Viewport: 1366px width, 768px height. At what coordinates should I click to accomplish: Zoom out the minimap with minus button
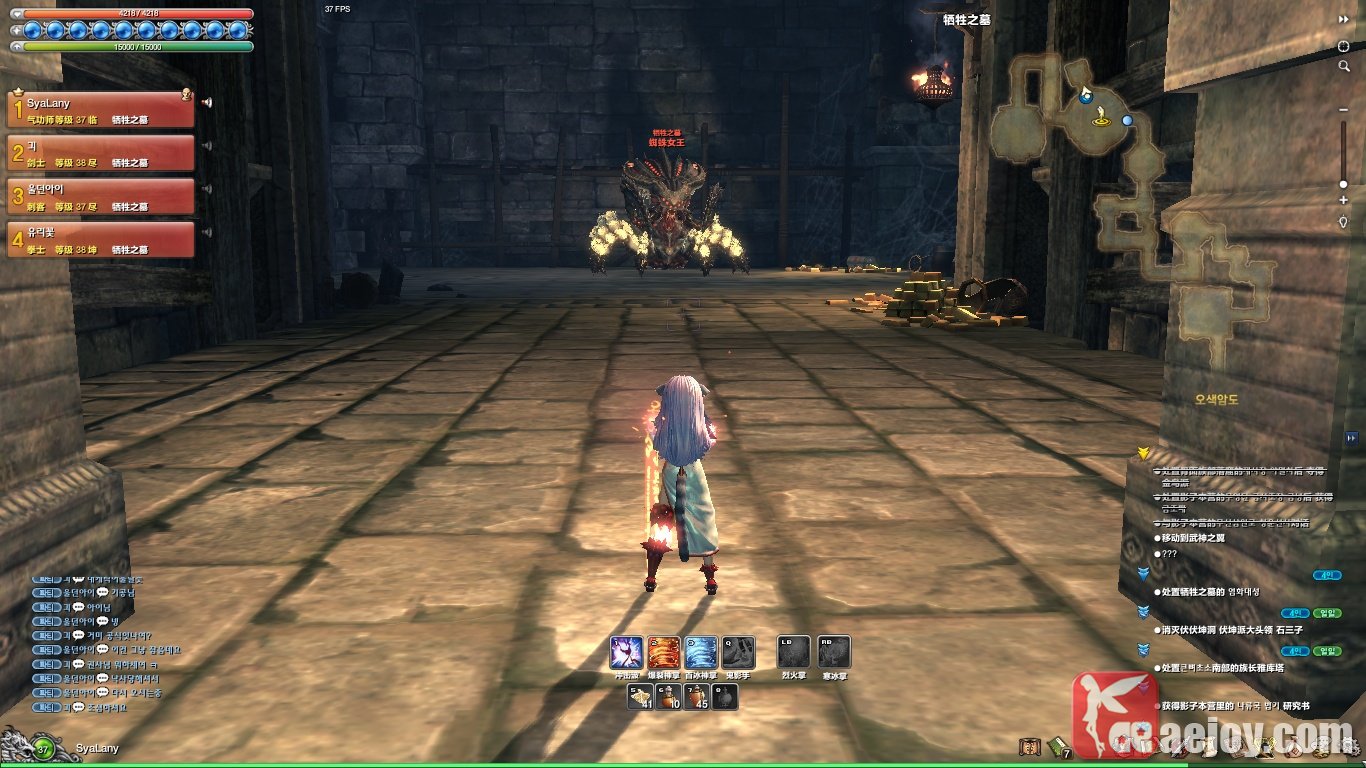(x=1343, y=109)
